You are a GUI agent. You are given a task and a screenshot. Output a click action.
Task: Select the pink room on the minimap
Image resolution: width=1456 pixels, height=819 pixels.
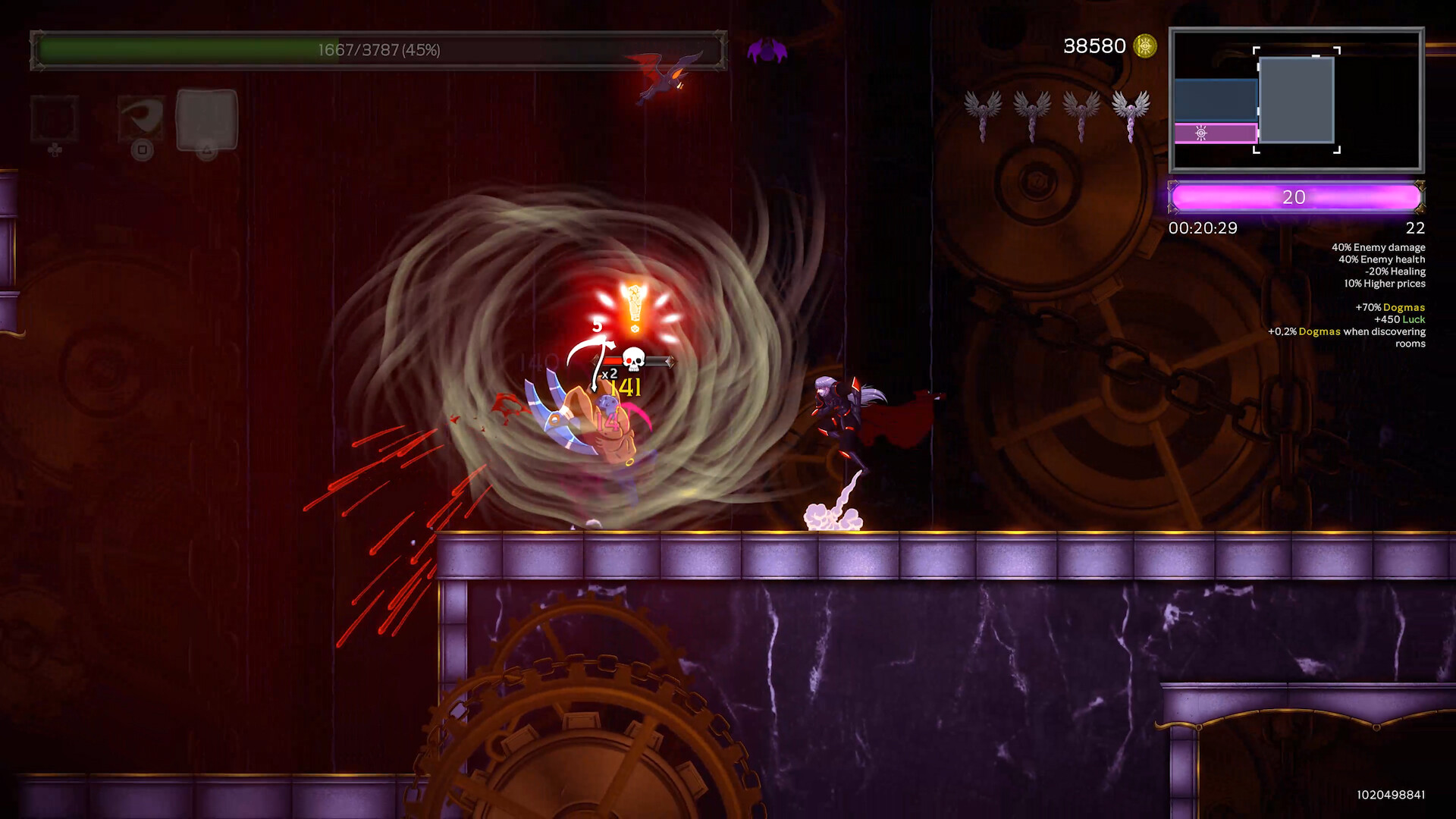click(1215, 133)
